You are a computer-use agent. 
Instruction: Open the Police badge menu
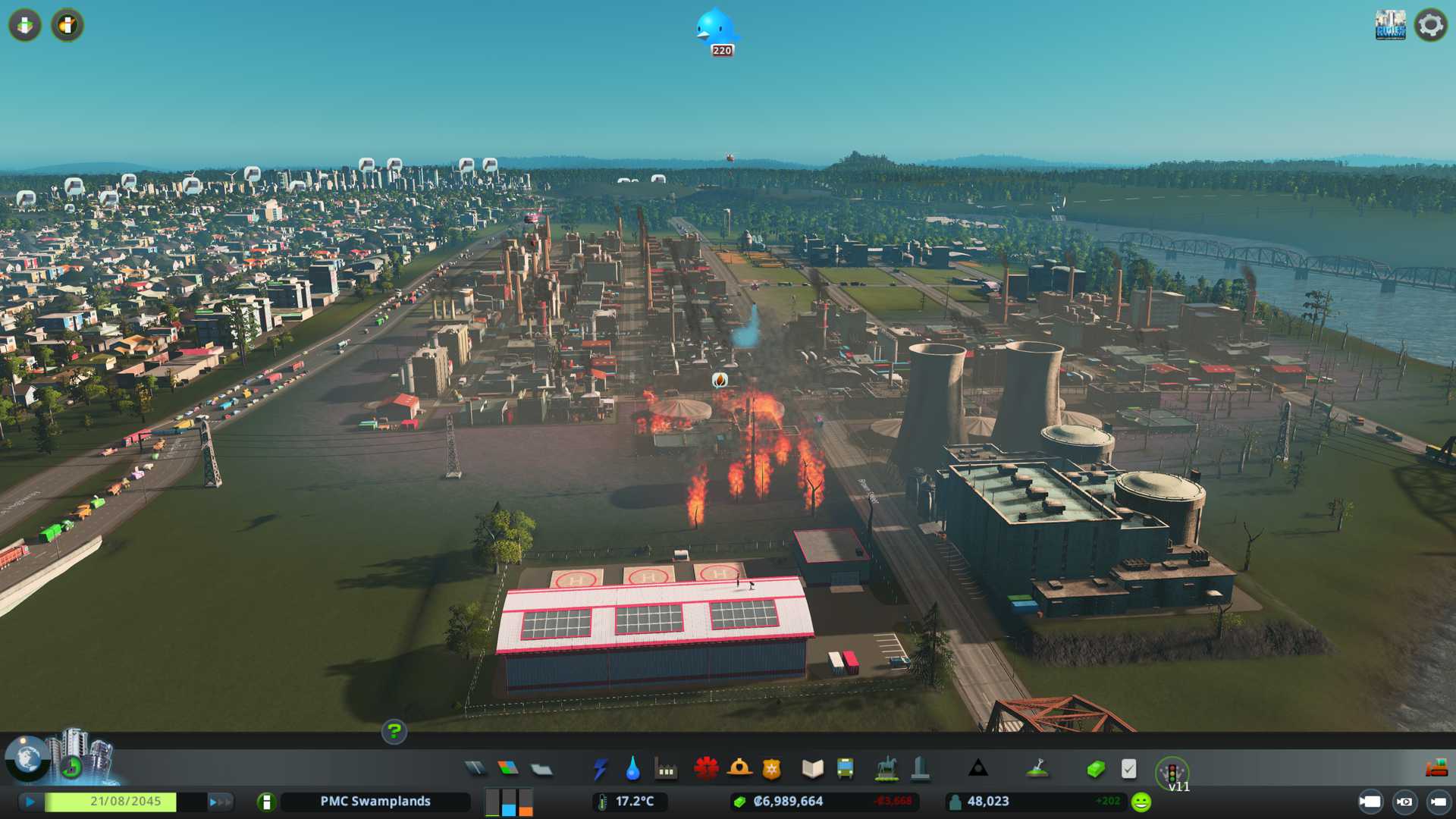(x=772, y=769)
